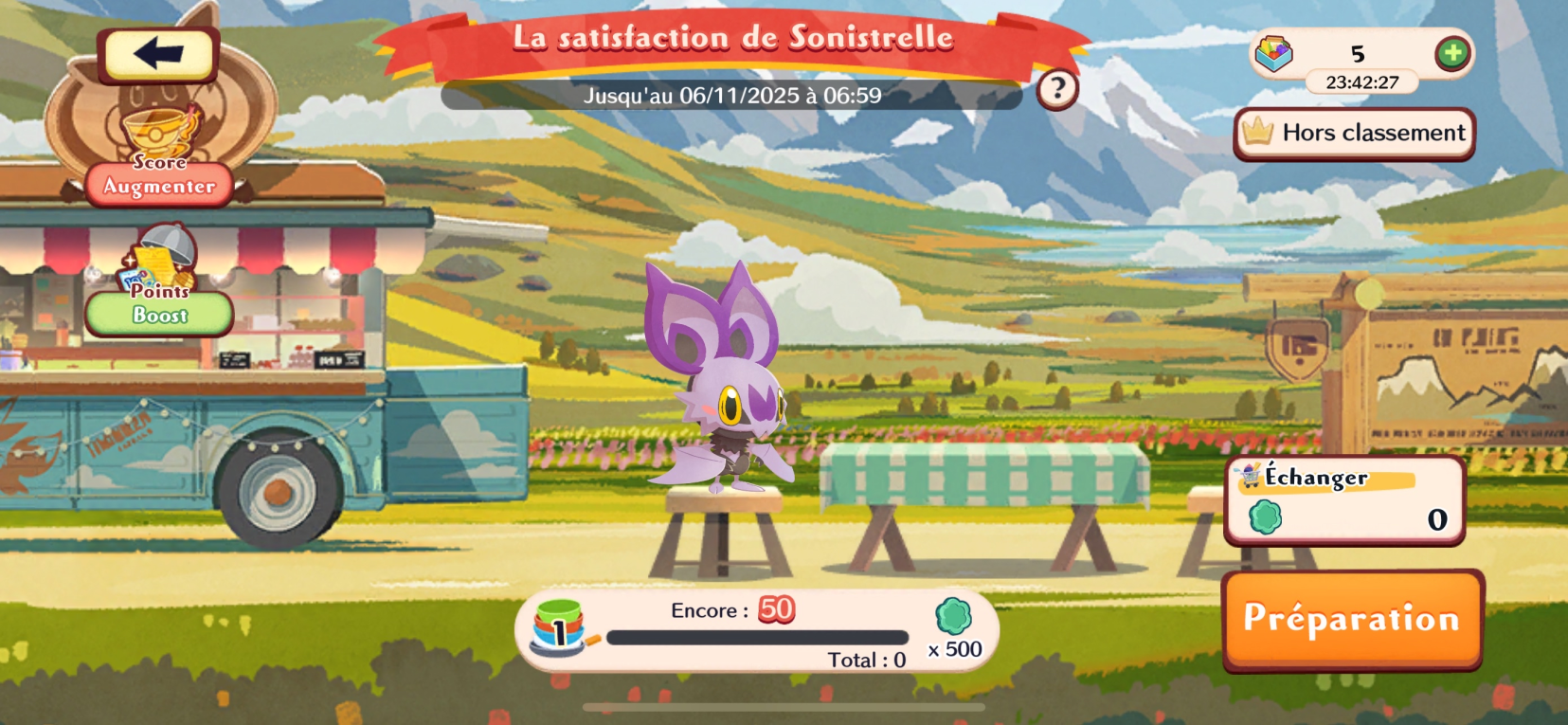
Task: Check the reward progress panel with 500 tokens
Action: [x=756, y=632]
